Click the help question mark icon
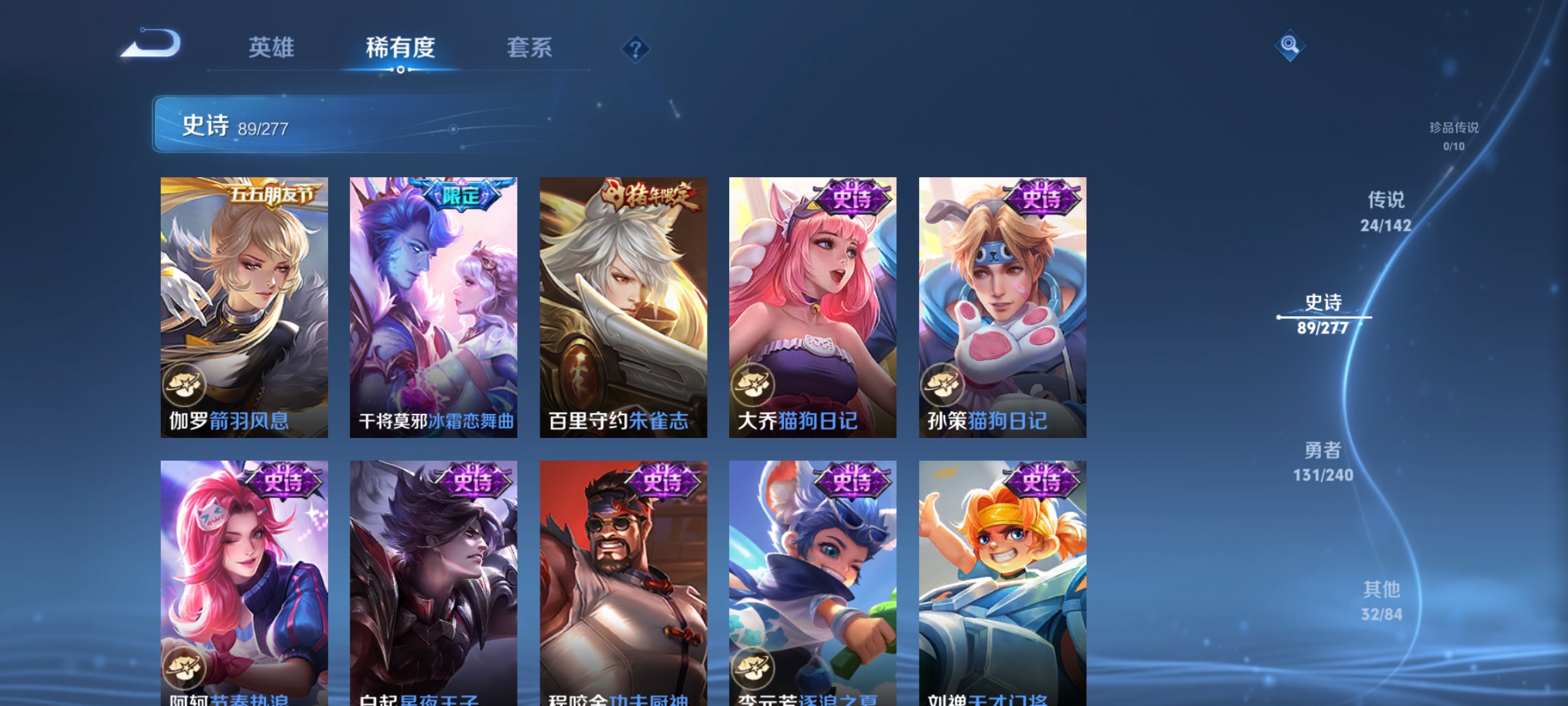The height and width of the screenshot is (706, 1568). [636, 48]
